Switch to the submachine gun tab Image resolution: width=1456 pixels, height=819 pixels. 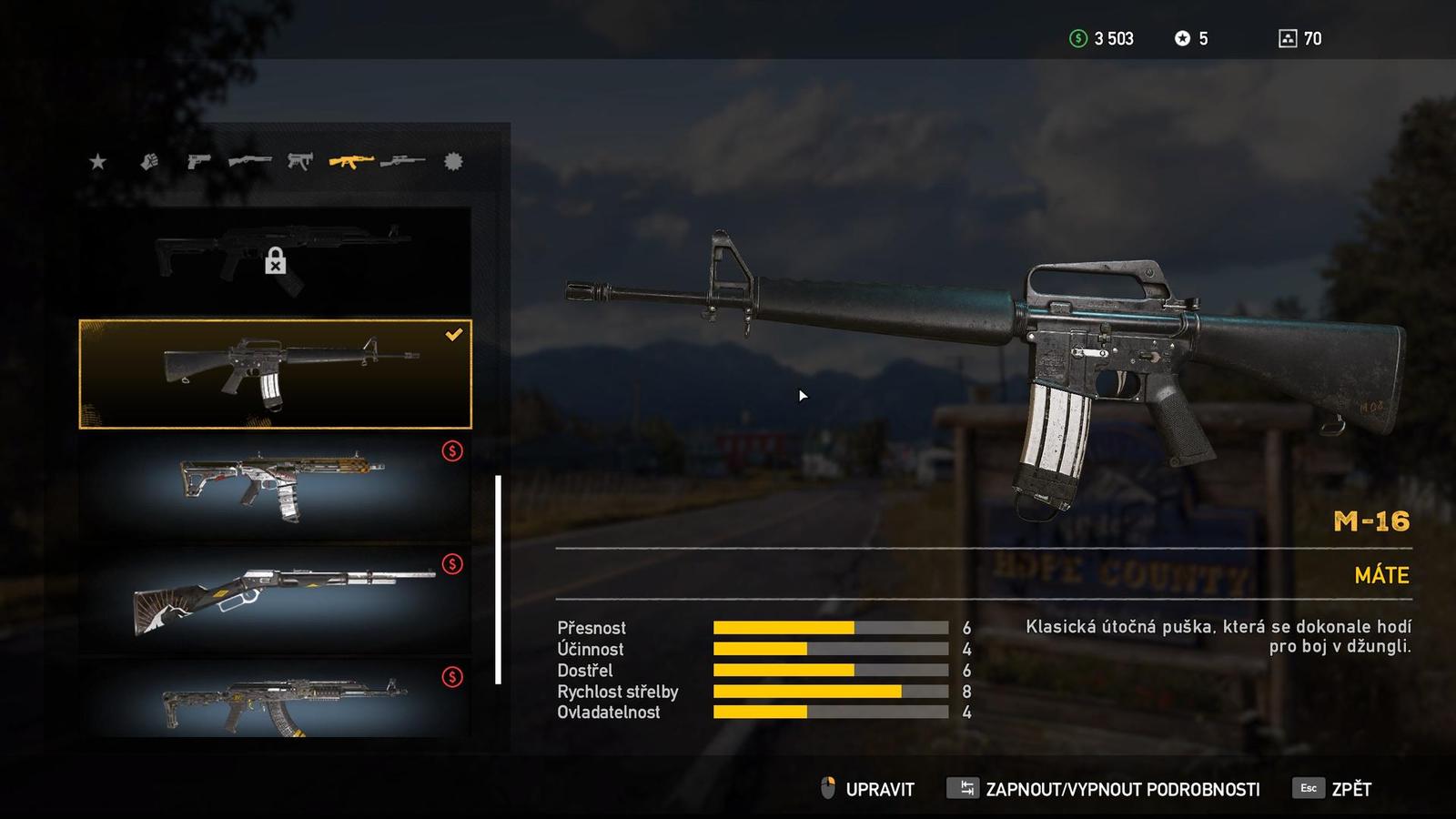300,162
